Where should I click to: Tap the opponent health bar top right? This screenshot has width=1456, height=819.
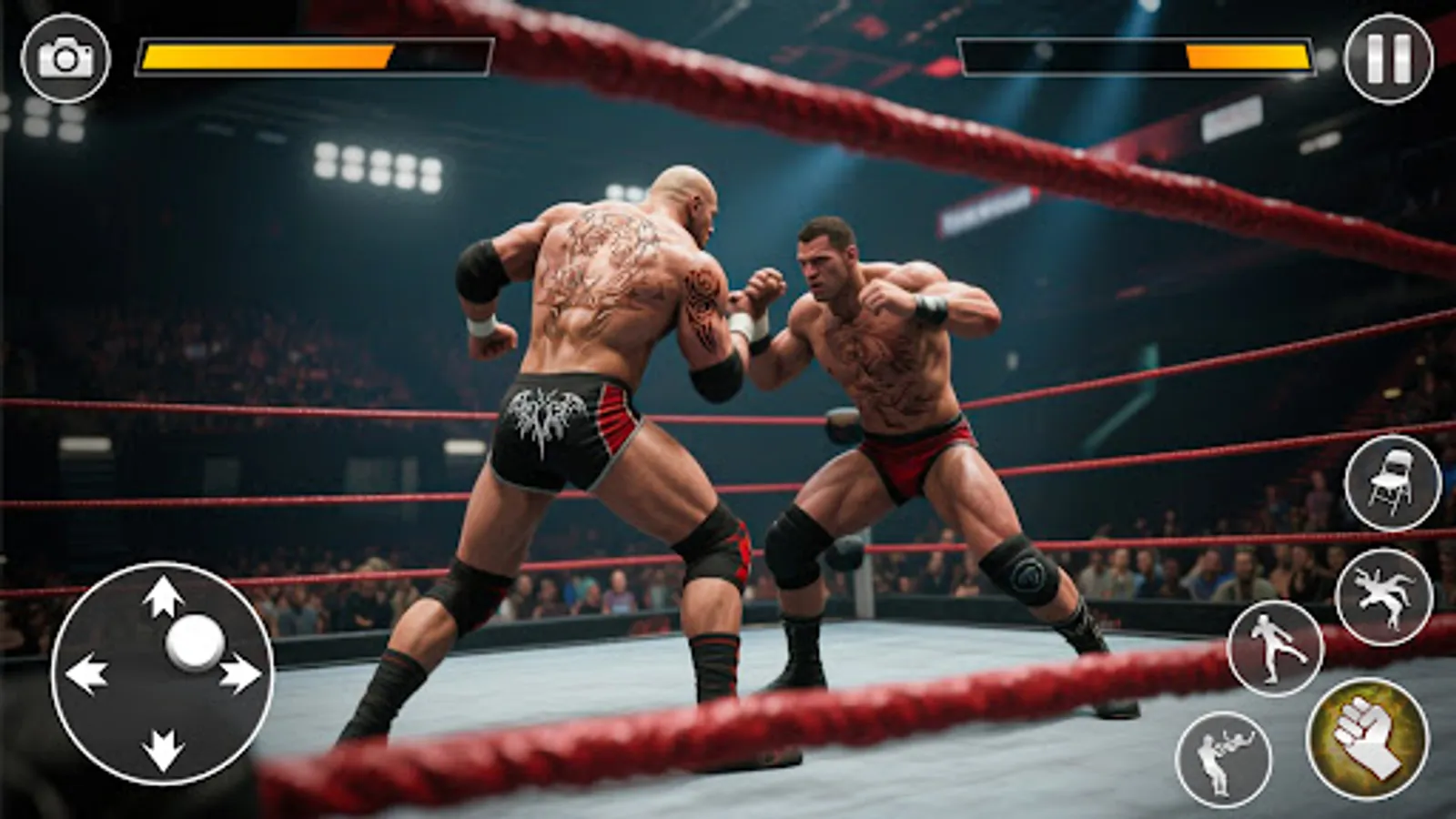pyautogui.click(x=1137, y=55)
